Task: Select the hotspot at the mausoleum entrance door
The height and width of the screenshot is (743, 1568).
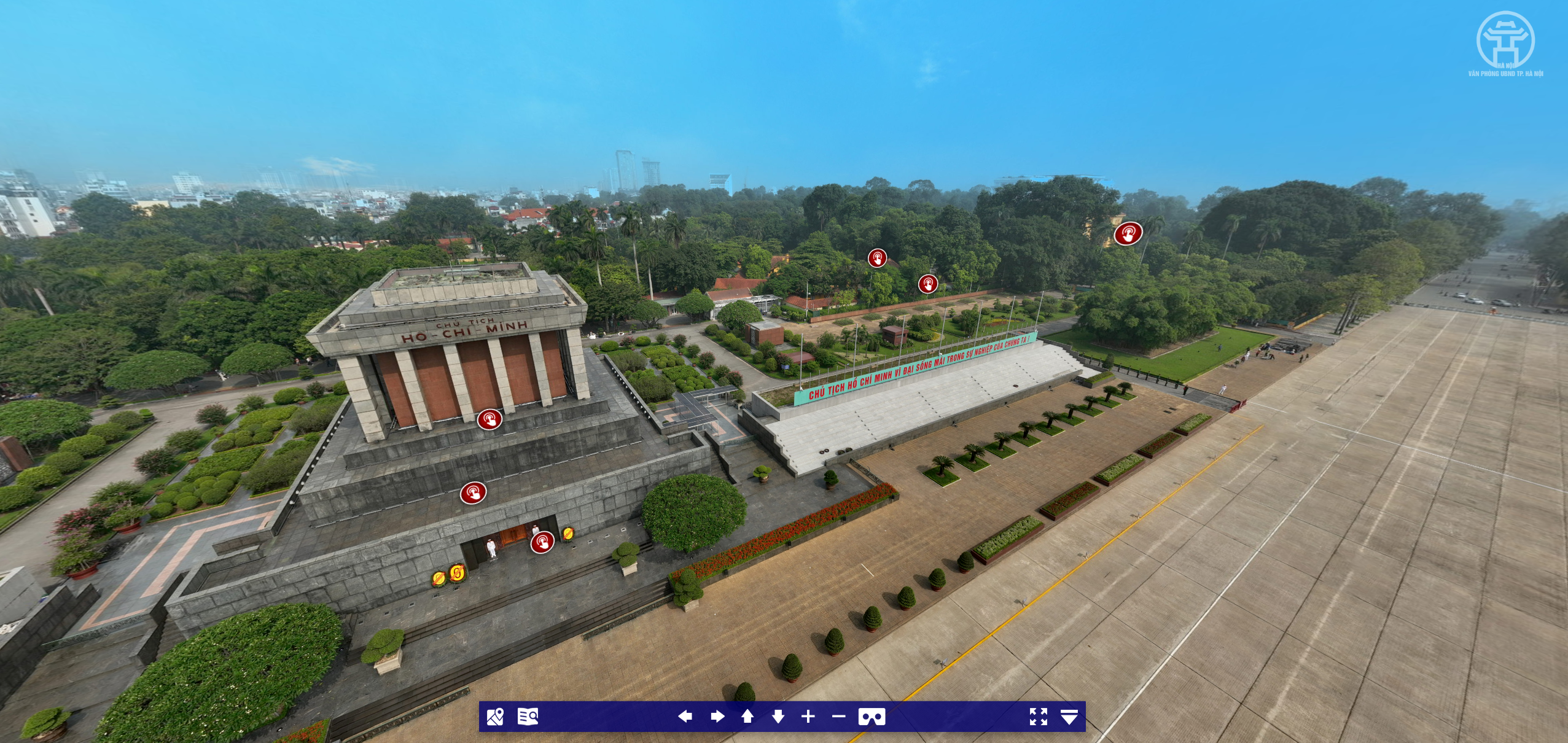Action: [x=542, y=542]
